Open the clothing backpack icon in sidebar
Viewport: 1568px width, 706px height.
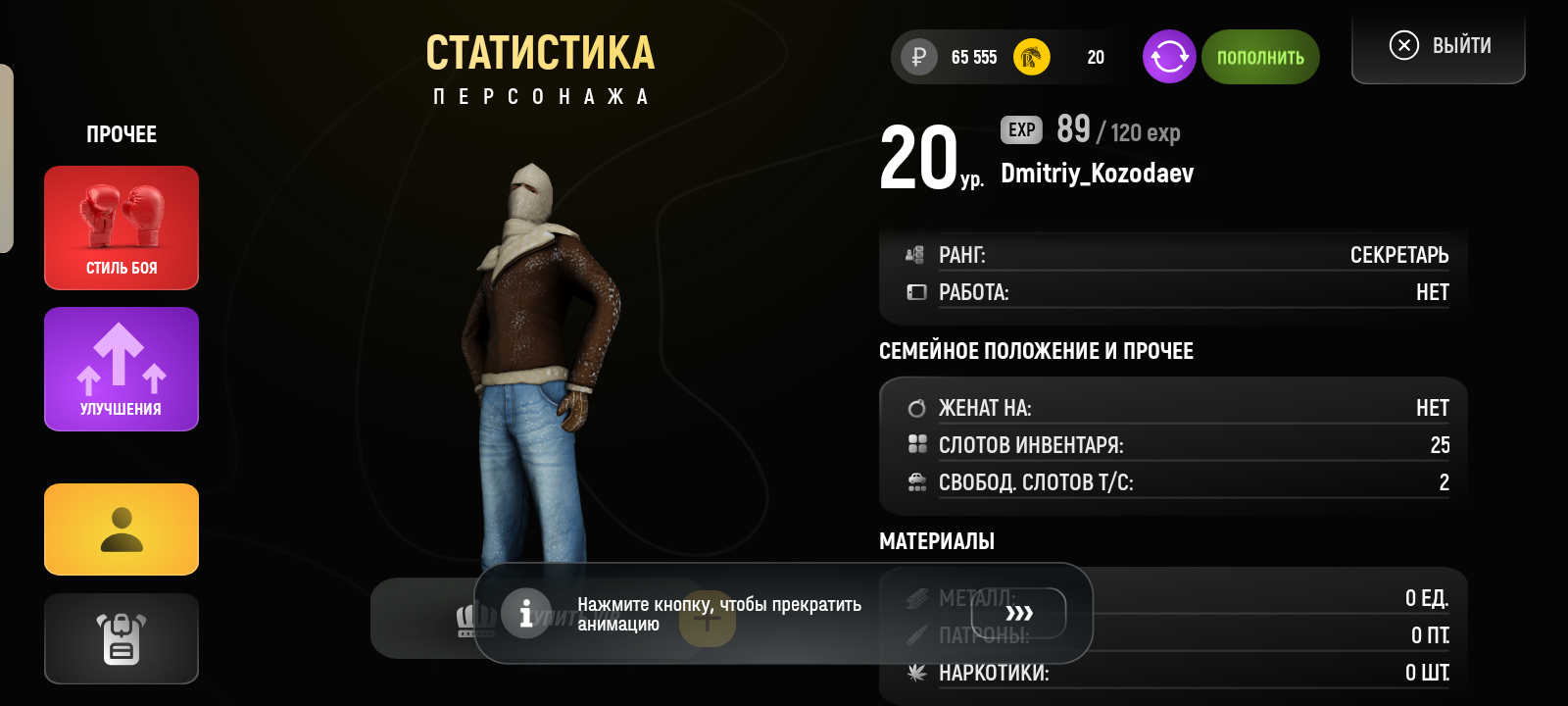click(121, 638)
